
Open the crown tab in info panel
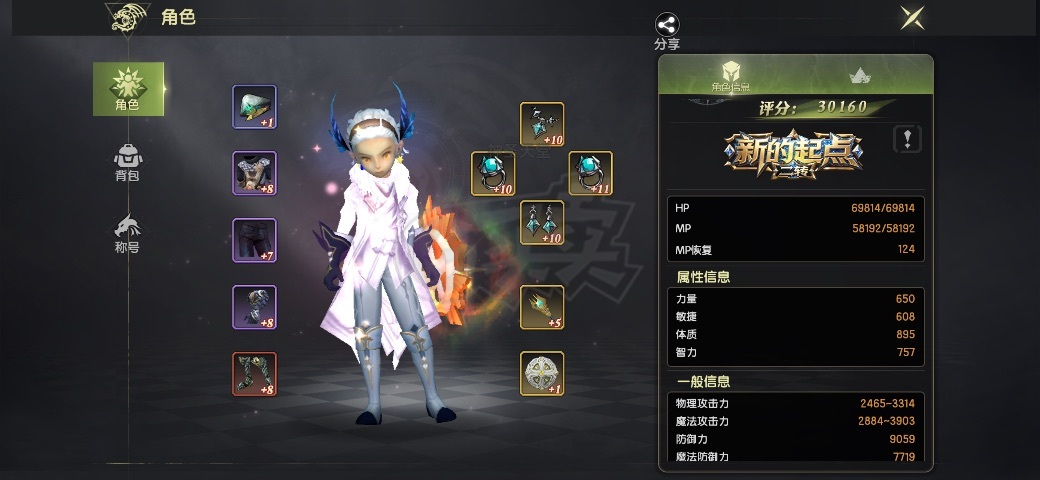857,75
